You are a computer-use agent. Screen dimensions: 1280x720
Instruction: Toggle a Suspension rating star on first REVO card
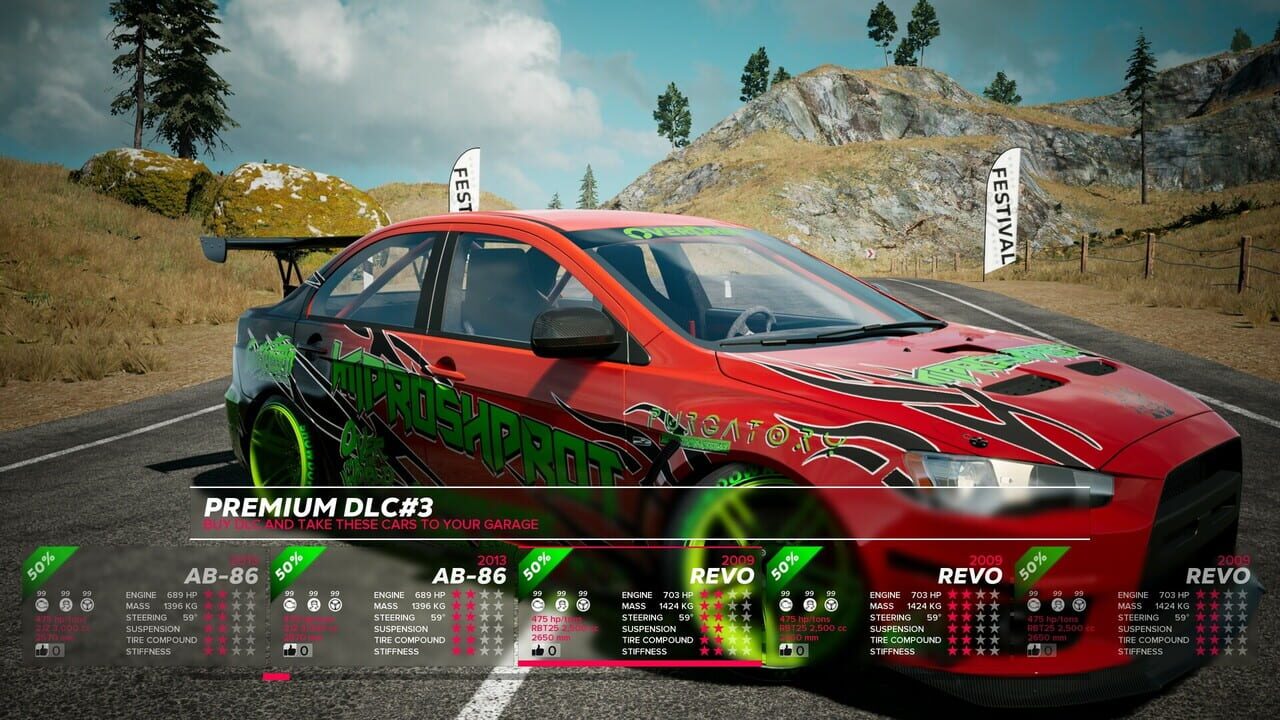click(x=705, y=629)
